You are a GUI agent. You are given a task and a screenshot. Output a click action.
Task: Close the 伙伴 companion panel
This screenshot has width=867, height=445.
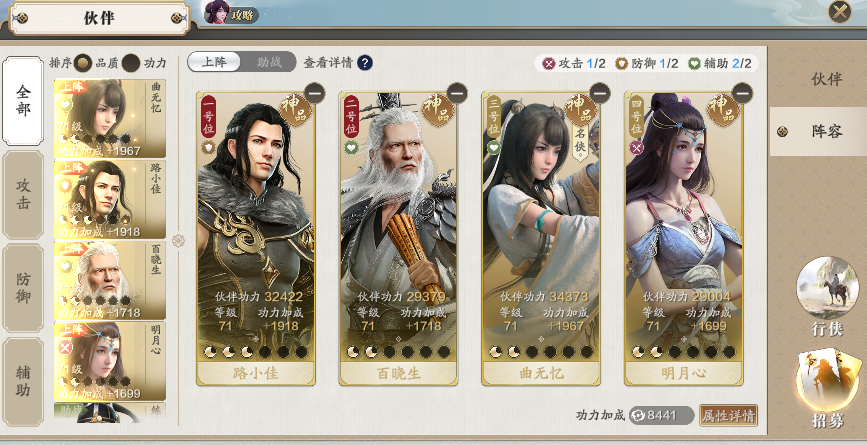839,11
